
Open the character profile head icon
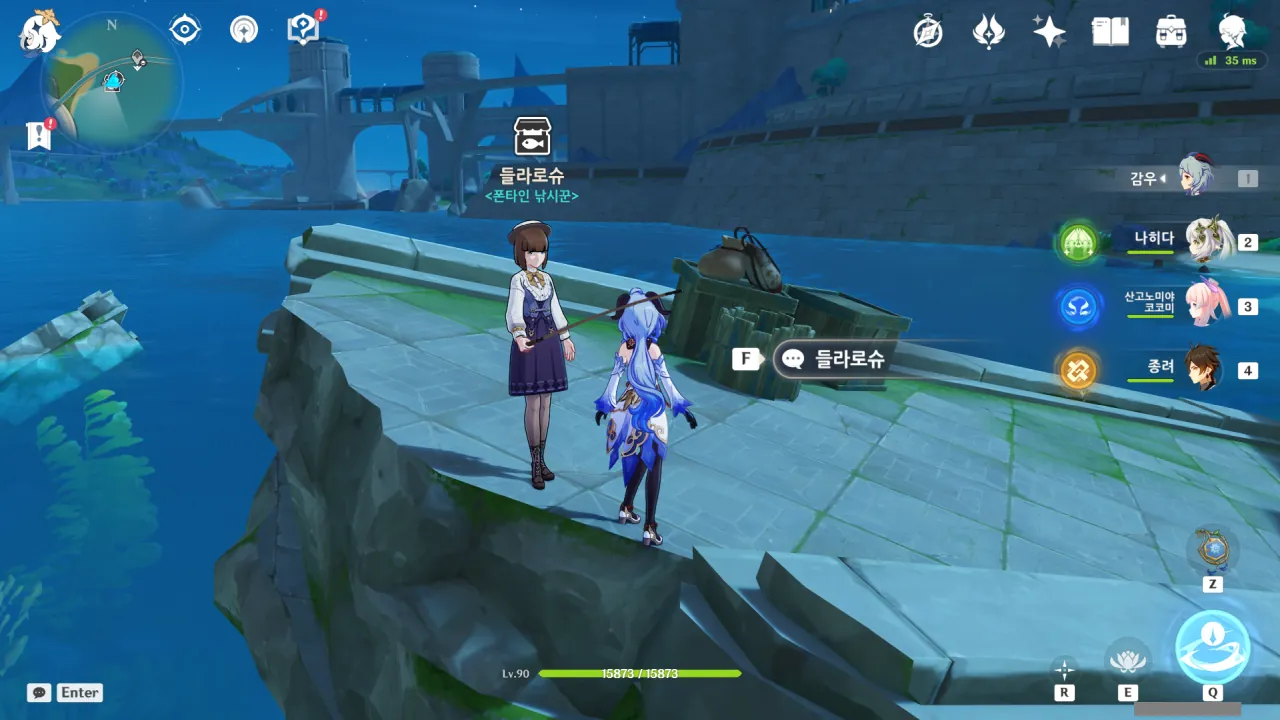click(1232, 31)
